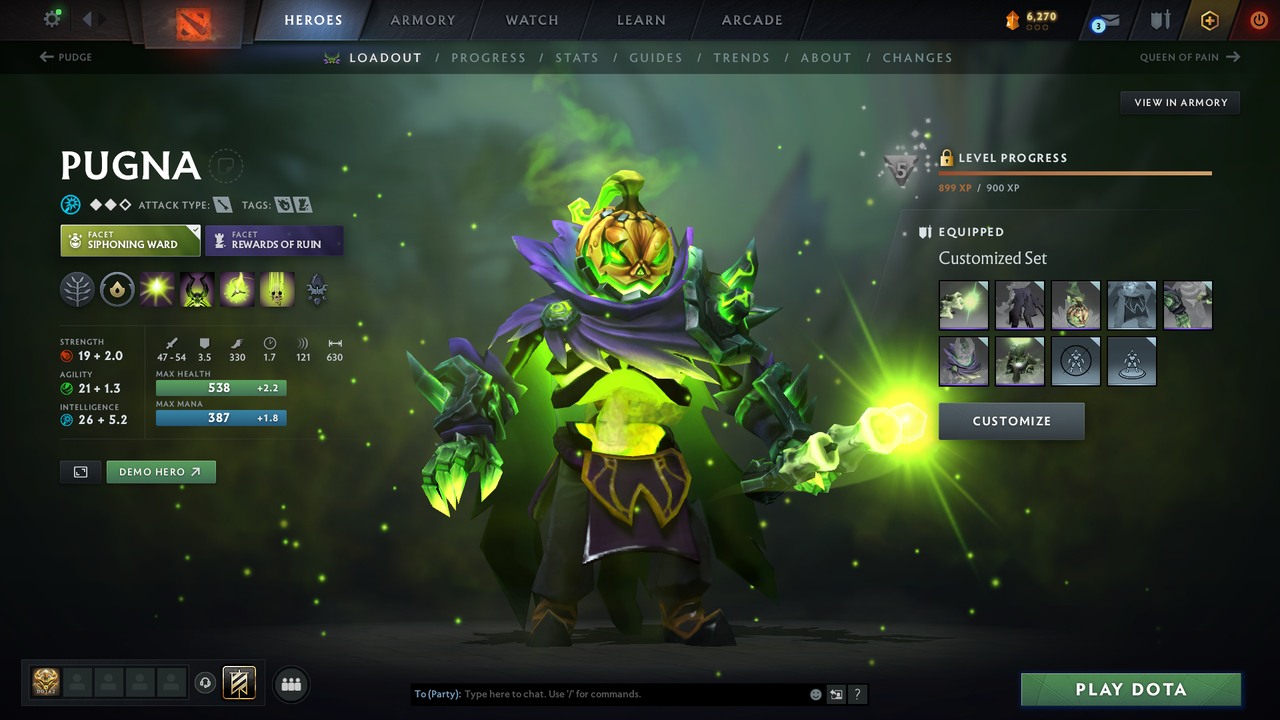Click the Level Progress XP bar
Screen dimensions: 1280x720
(1075, 172)
